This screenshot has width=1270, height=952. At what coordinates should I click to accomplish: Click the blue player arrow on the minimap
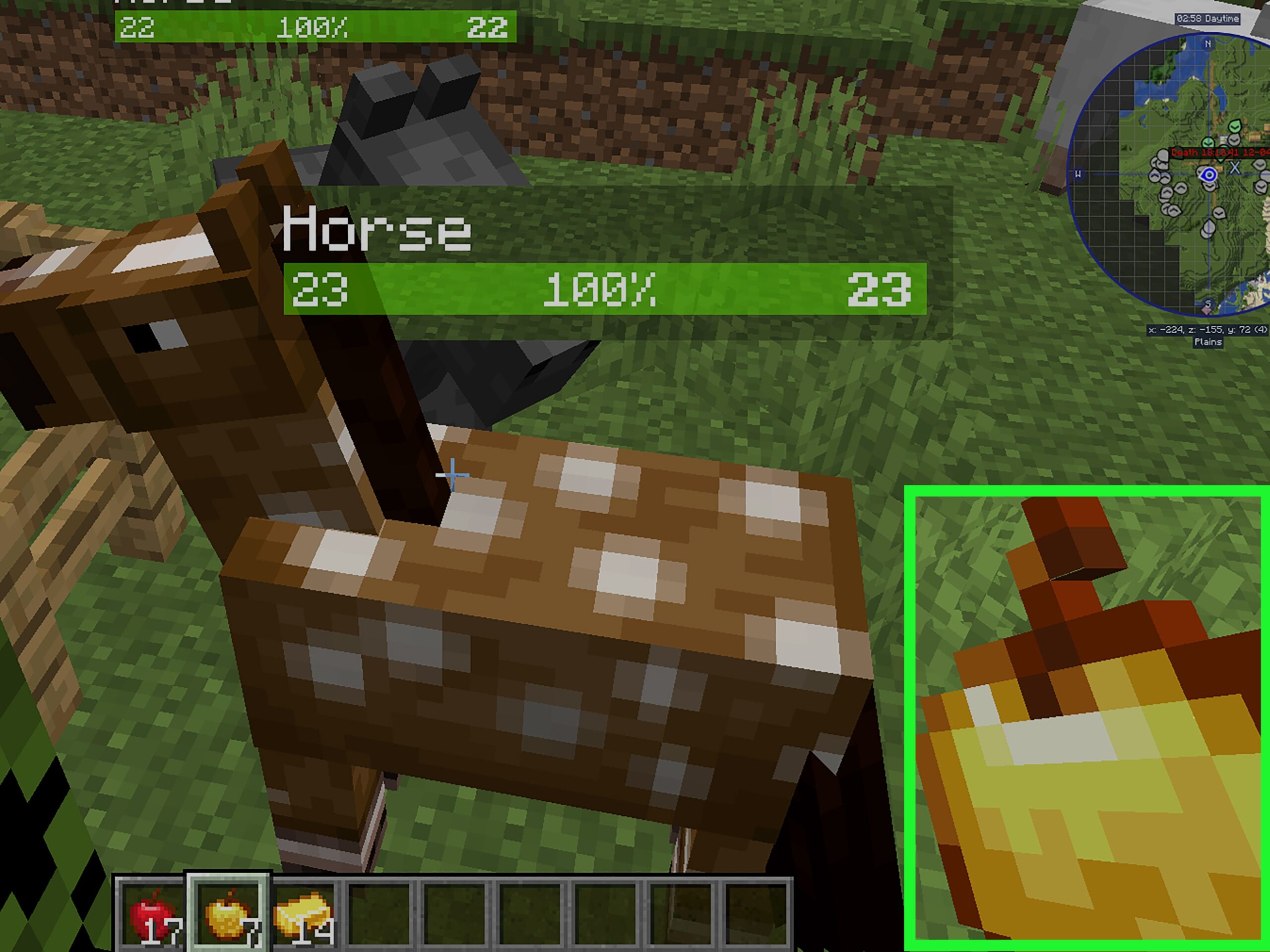(x=1209, y=175)
